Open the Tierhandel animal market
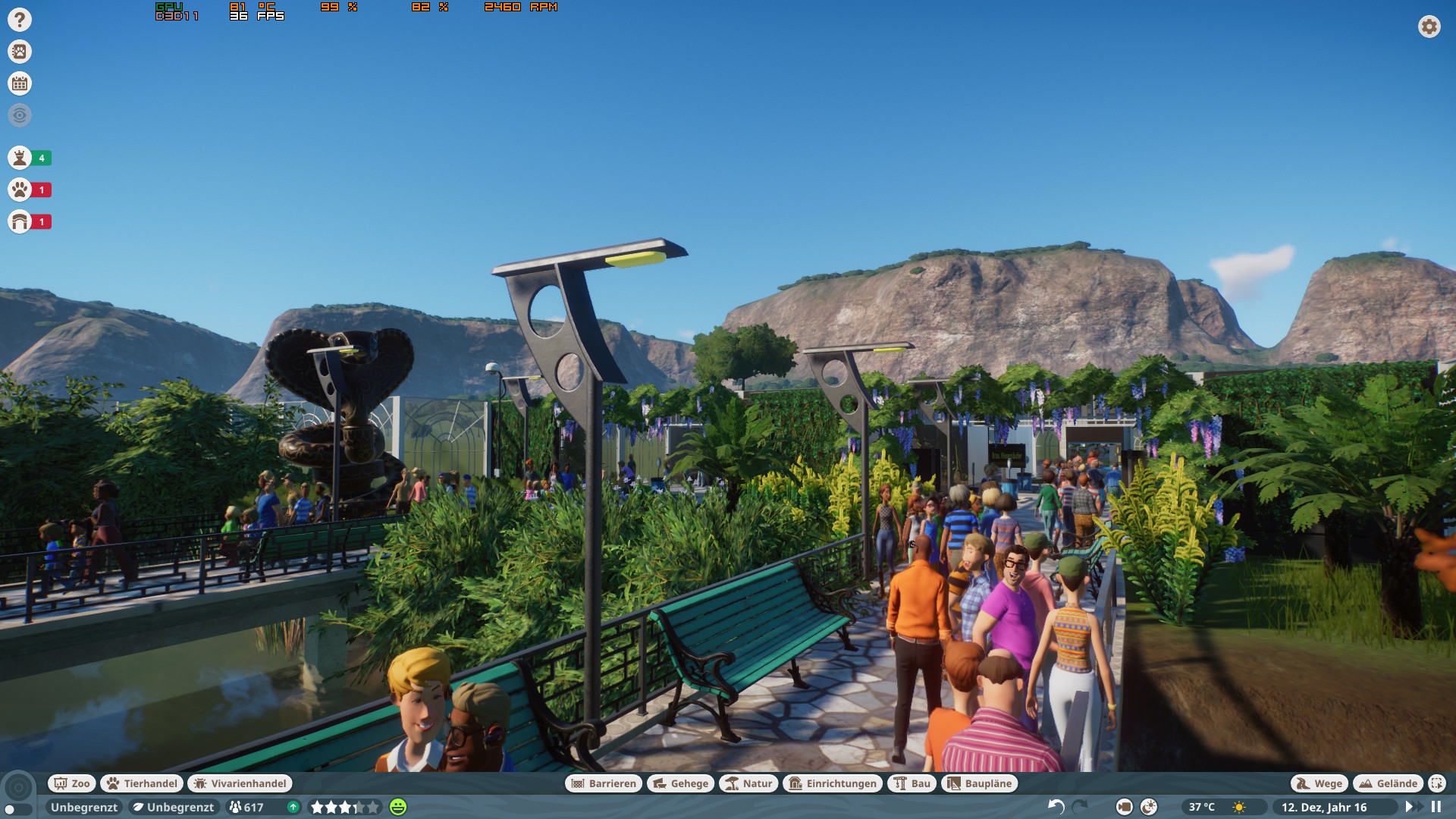Viewport: 1456px width, 819px height. pyautogui.click(x=142, y=783)
